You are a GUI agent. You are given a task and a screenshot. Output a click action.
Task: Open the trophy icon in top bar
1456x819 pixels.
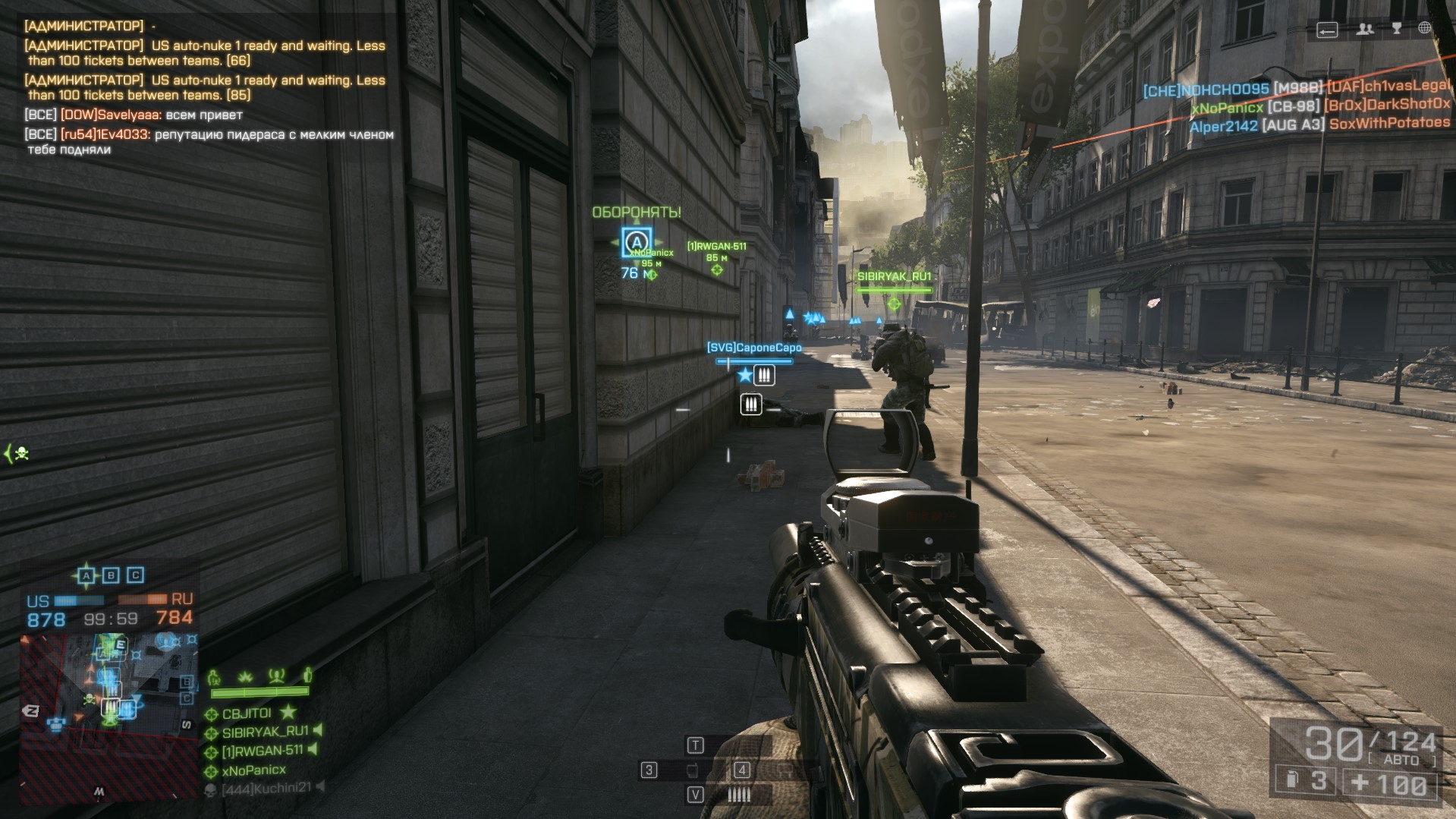(1397, 29)
